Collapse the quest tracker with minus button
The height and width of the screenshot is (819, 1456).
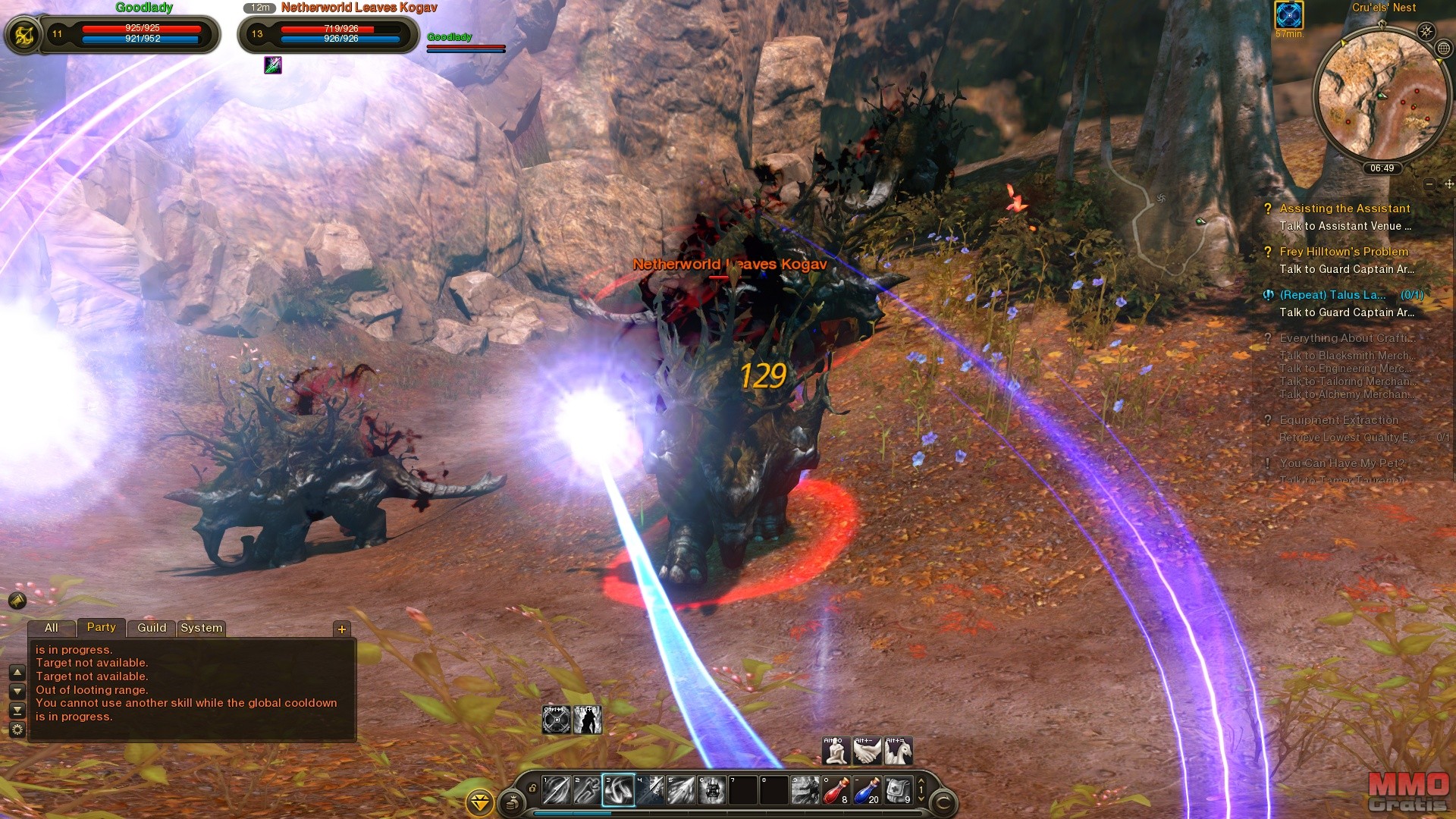(x=1429, y=184)
